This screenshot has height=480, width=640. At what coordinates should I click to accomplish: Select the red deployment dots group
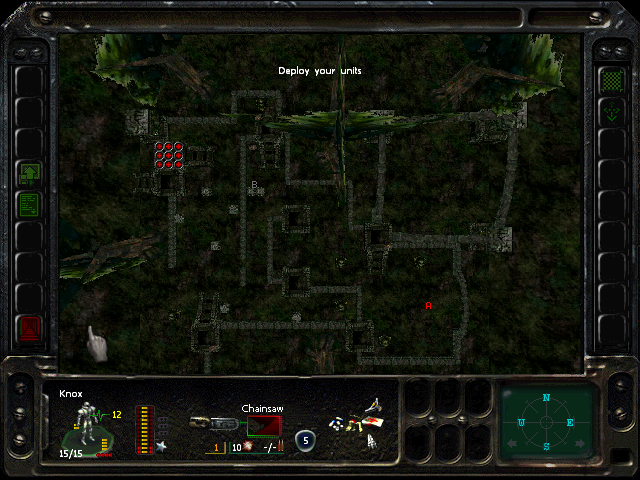click(x=168, y=154)
